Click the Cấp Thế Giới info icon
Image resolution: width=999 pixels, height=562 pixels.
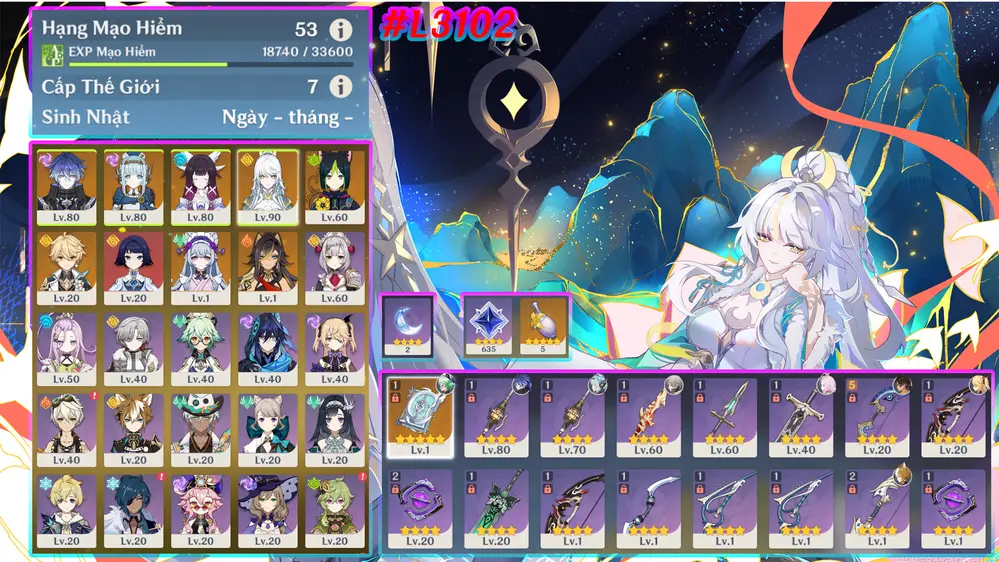[340, 87]
